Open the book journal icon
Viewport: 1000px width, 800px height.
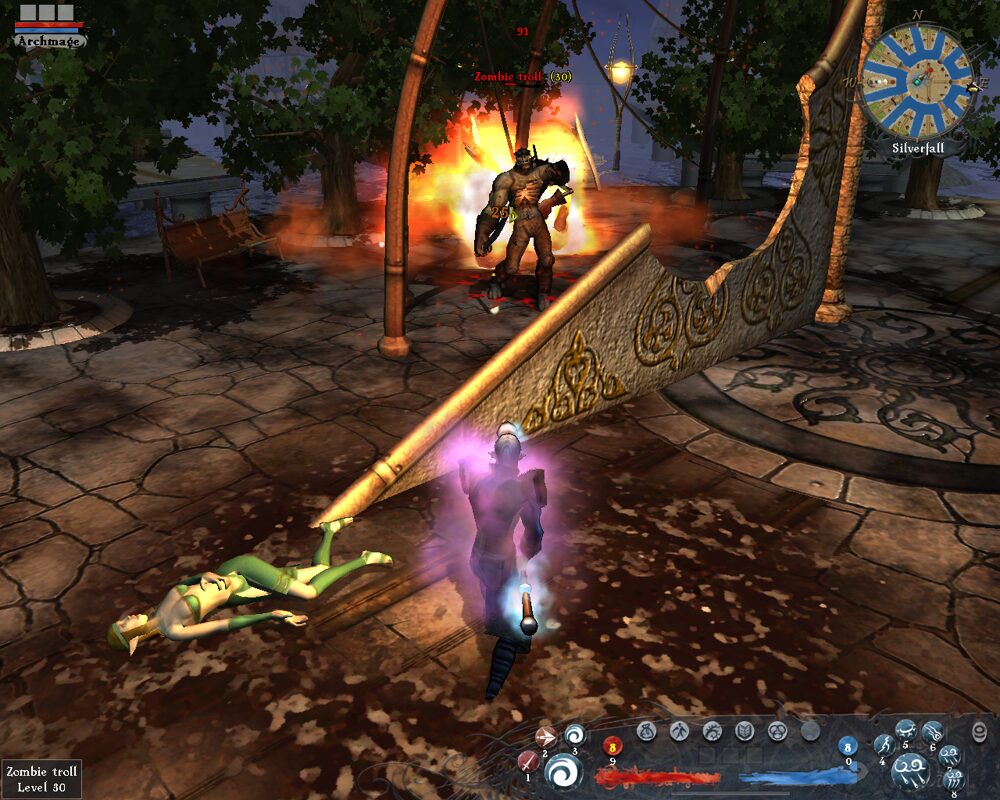(x=745, y=732)
